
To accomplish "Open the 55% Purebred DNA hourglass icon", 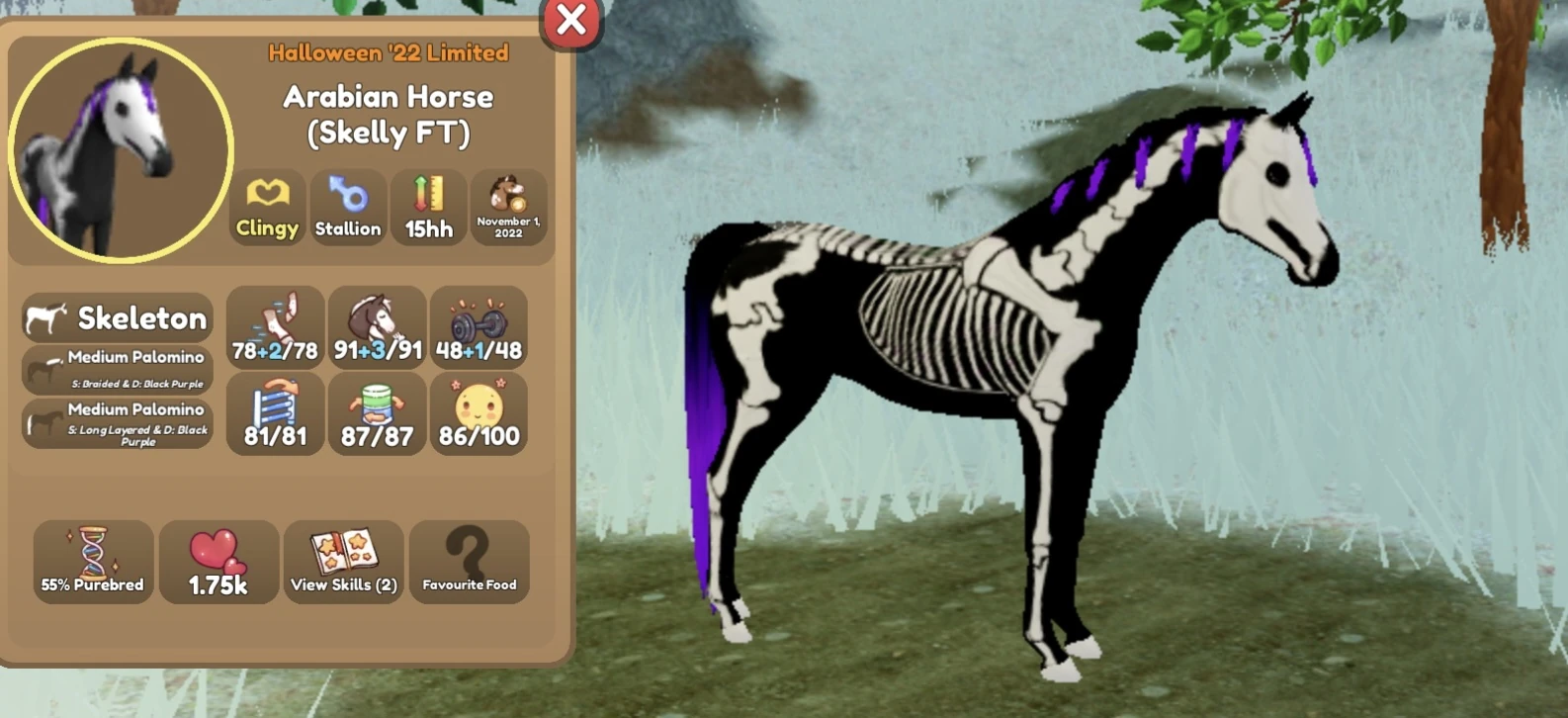I will [x=92, y=561].
